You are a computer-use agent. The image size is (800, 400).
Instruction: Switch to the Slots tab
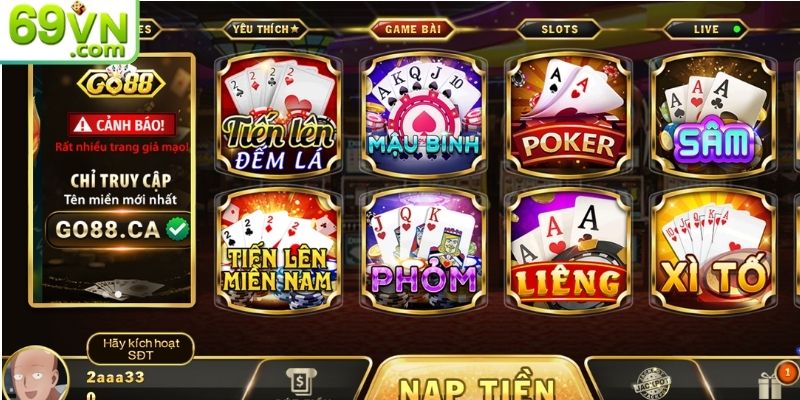[560, 29]
